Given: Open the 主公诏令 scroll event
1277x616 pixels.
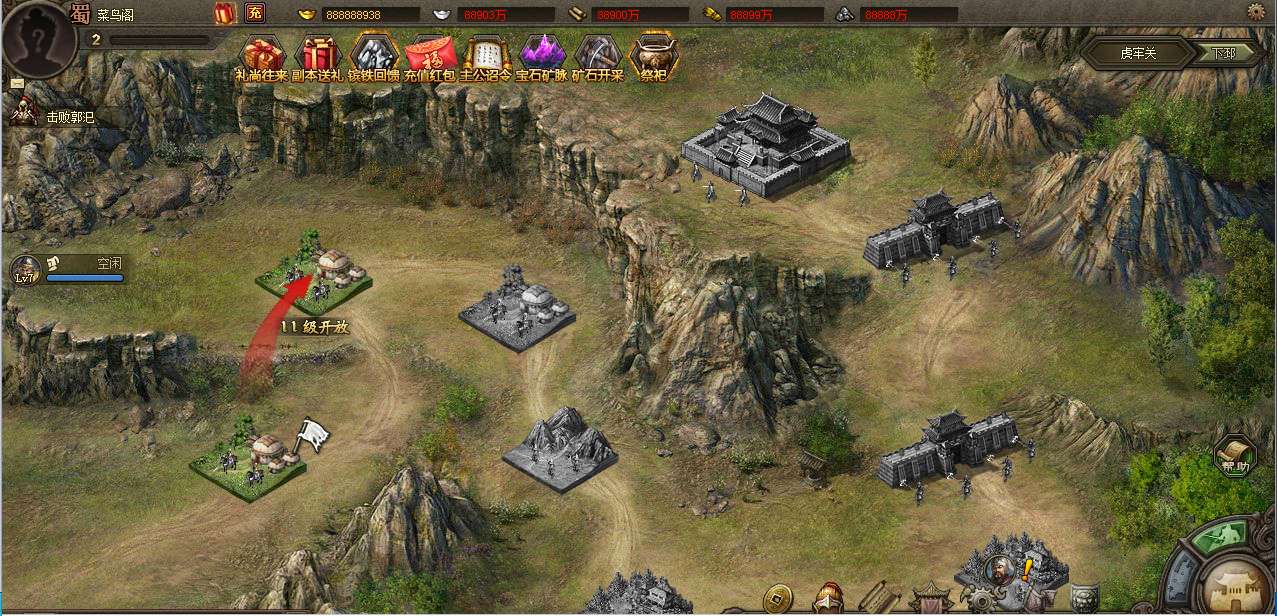Looking at the screenshot, I should pyautogui.click(x=486, y=56).
